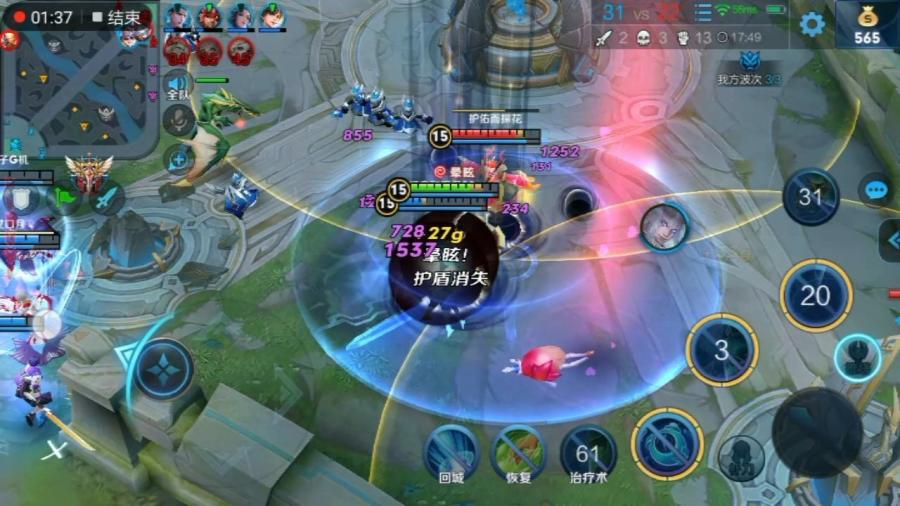Viewport: 900px width, 506px height.
Task: Trigger the skill showing cooldown 20
Action: (816, 295)
